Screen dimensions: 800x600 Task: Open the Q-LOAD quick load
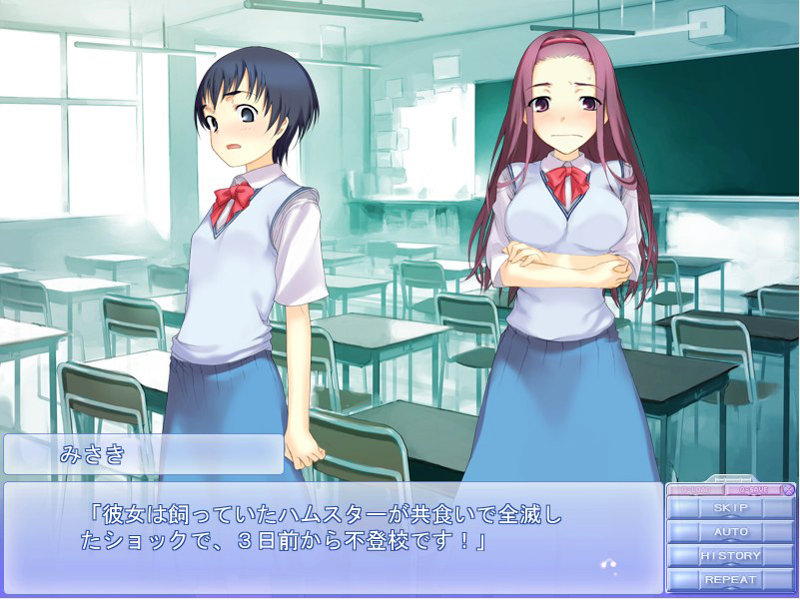[695, 490]
